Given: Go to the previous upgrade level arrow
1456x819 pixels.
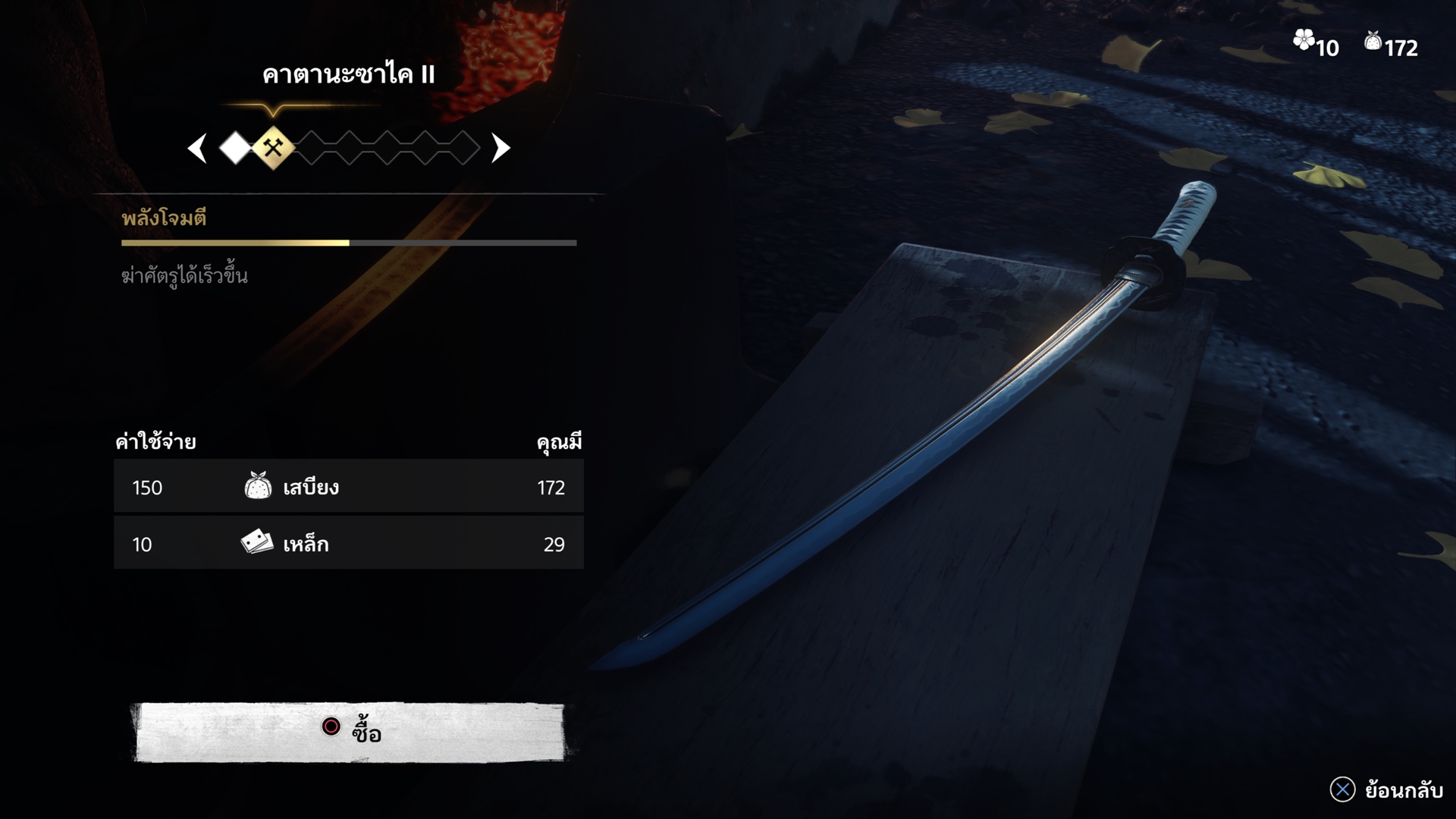Looking at the screenshot, I should (x=198, y=149).
